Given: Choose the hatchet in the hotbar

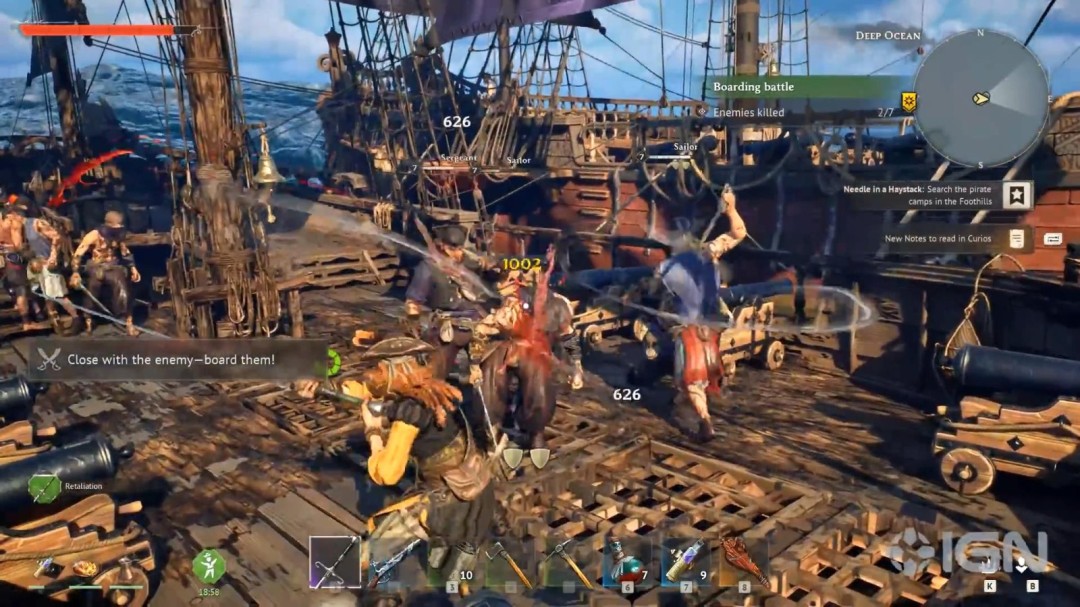Looking at the screenshot, I should [507, 563].
